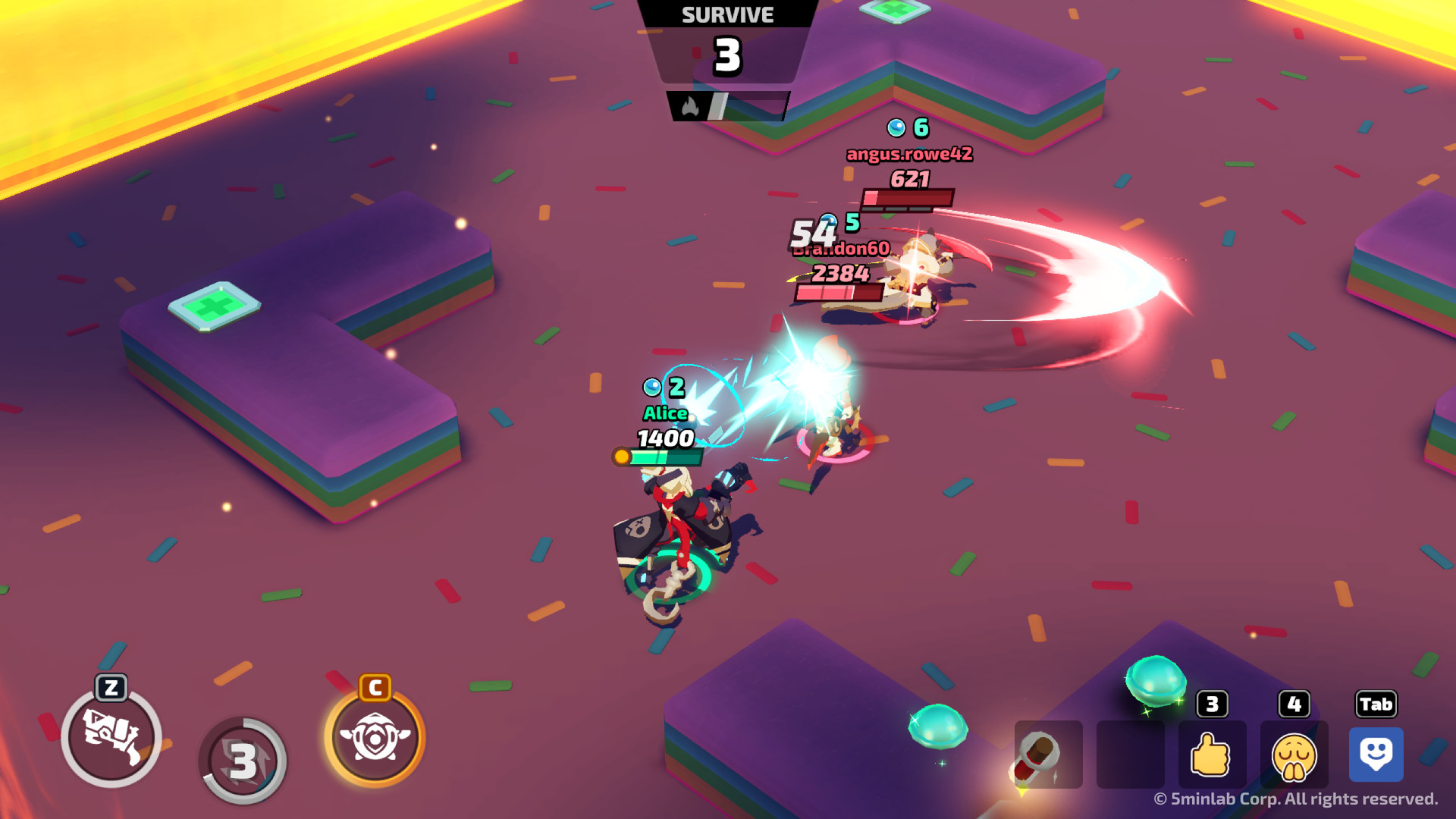Click the blue orb icon above angus.rowe42

(896, 127)
